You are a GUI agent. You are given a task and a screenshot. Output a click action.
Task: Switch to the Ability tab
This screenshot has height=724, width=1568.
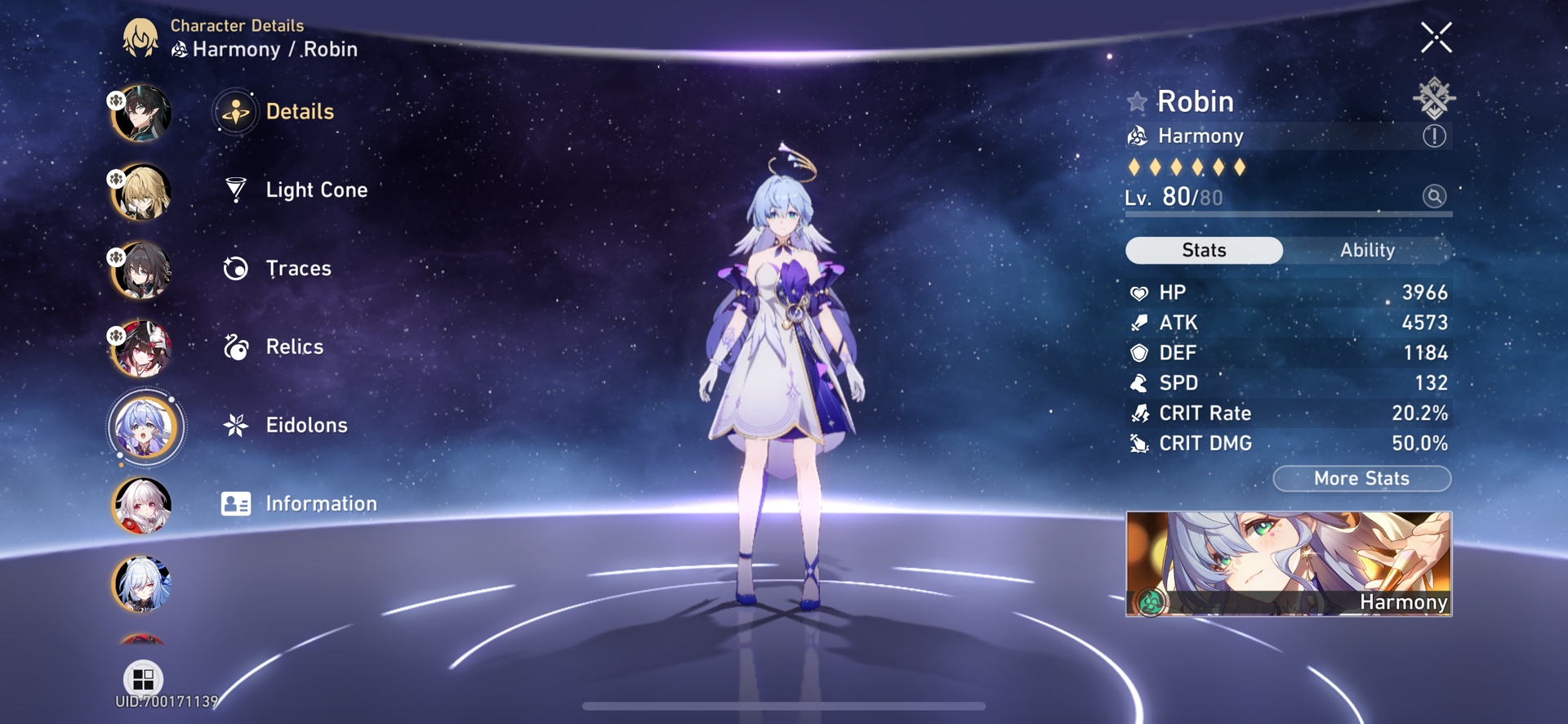coord(1367,250)
